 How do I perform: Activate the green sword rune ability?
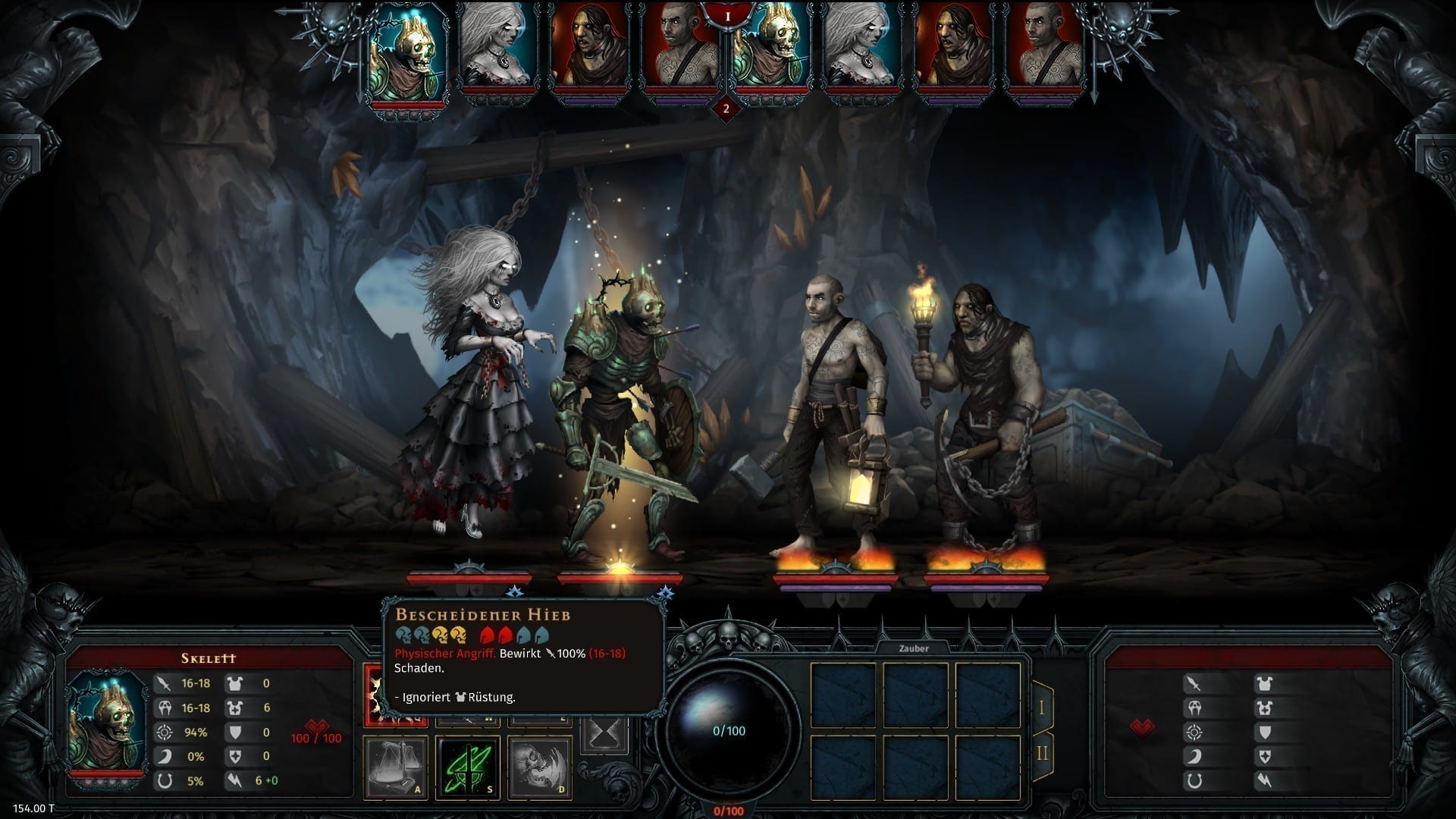point(468,766)
